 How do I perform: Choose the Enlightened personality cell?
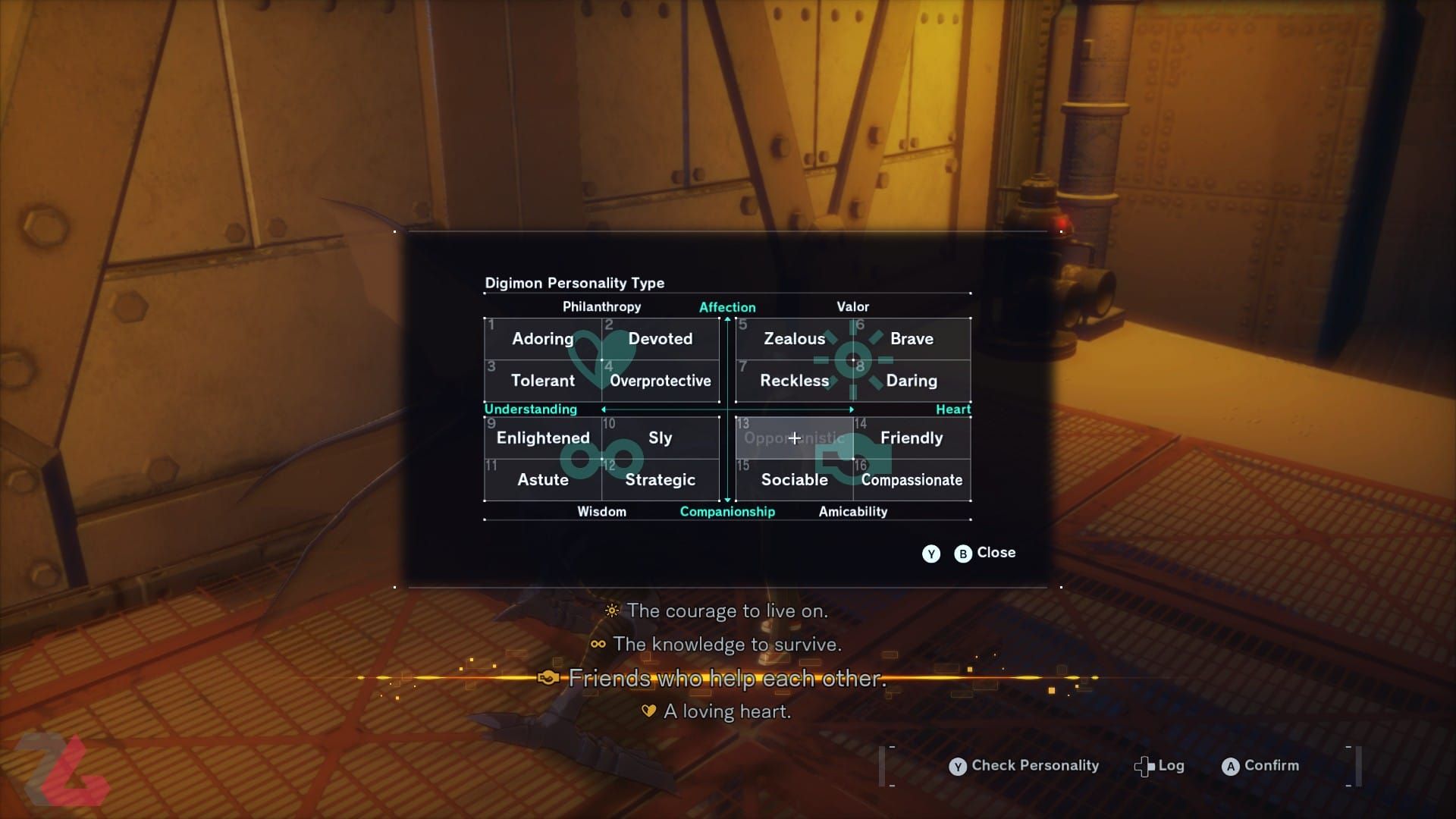[543, 438]
